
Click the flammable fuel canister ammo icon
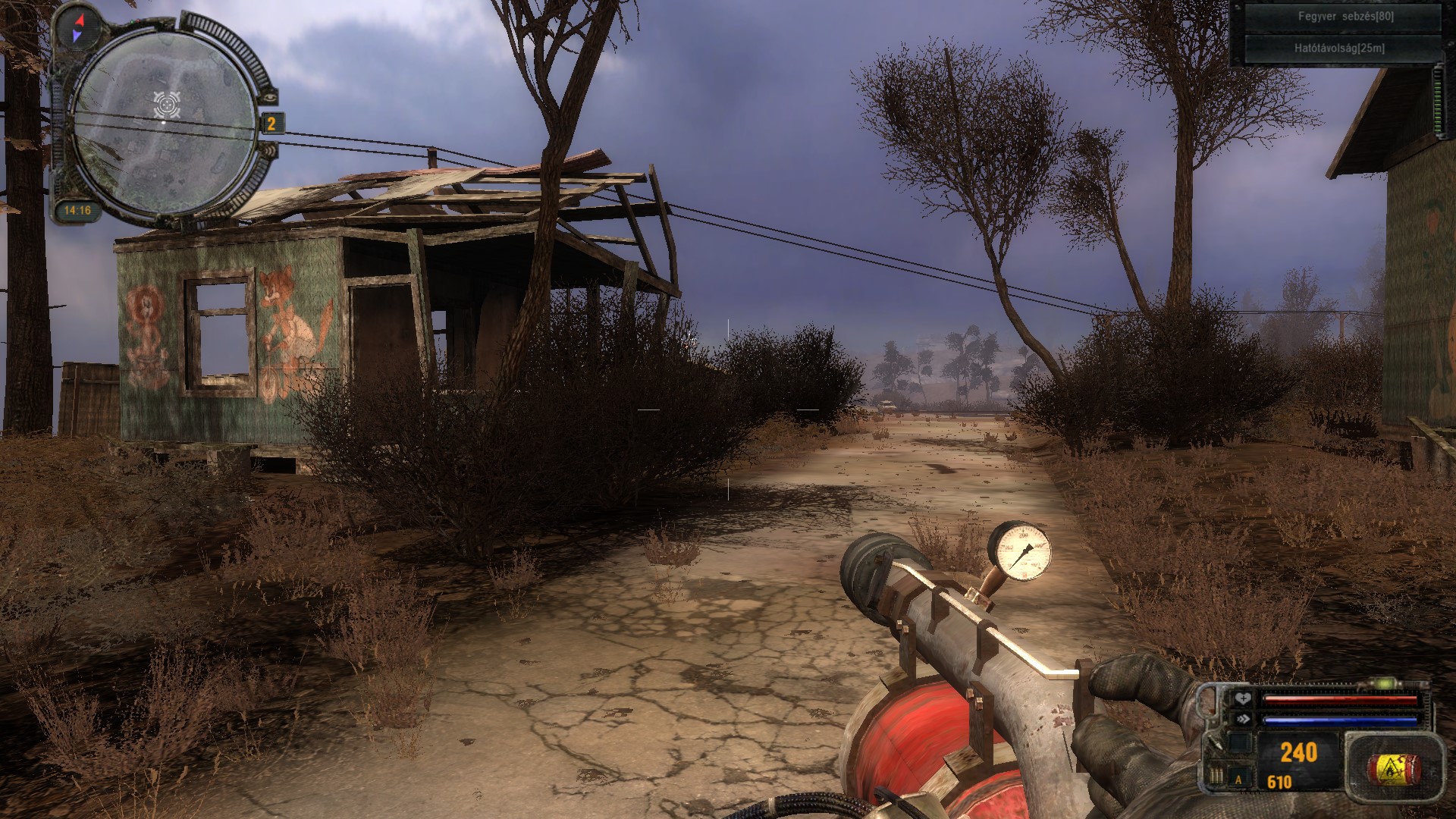(x=1392, y=768)
